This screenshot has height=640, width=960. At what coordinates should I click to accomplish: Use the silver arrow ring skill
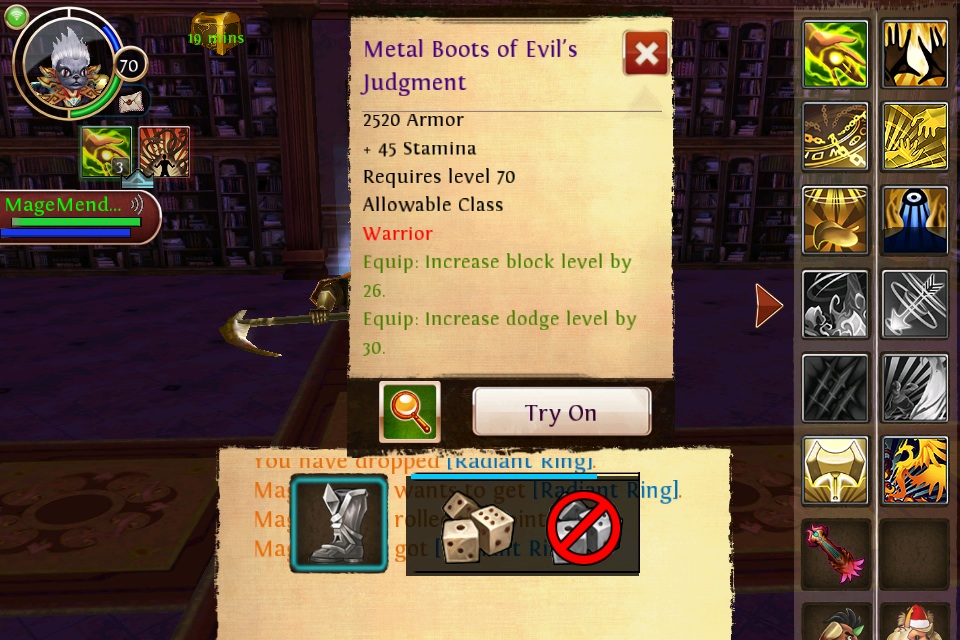point(915,304)
